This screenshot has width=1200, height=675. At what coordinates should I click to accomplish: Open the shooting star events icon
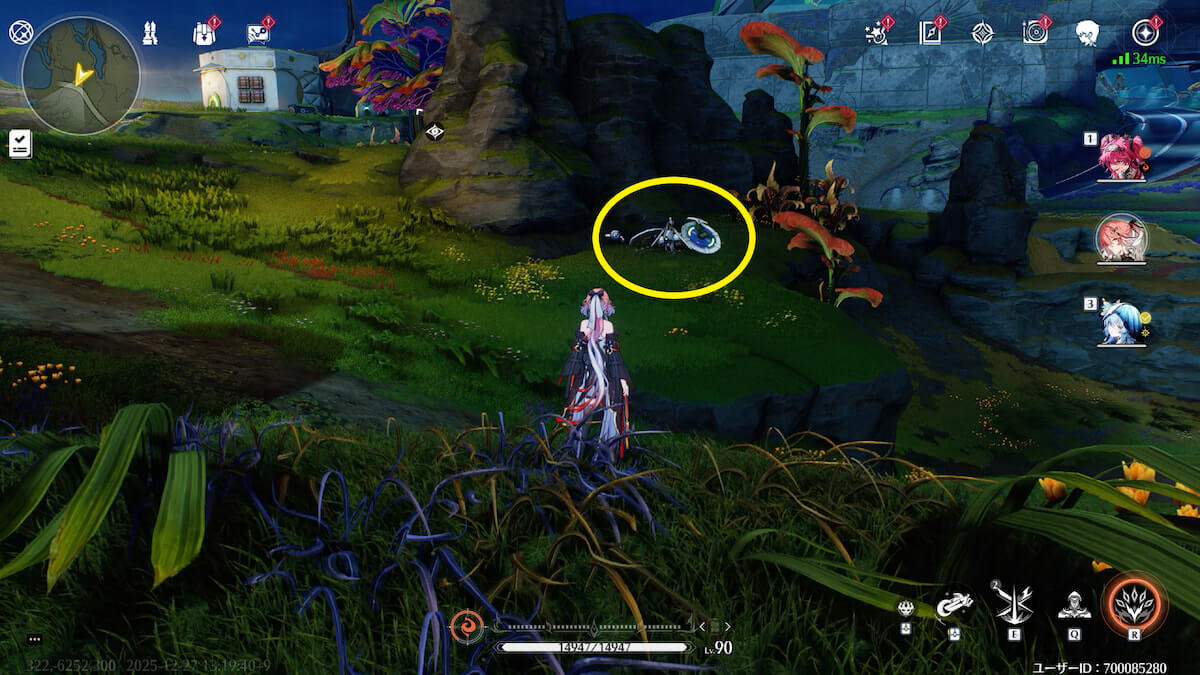(877, 33)
